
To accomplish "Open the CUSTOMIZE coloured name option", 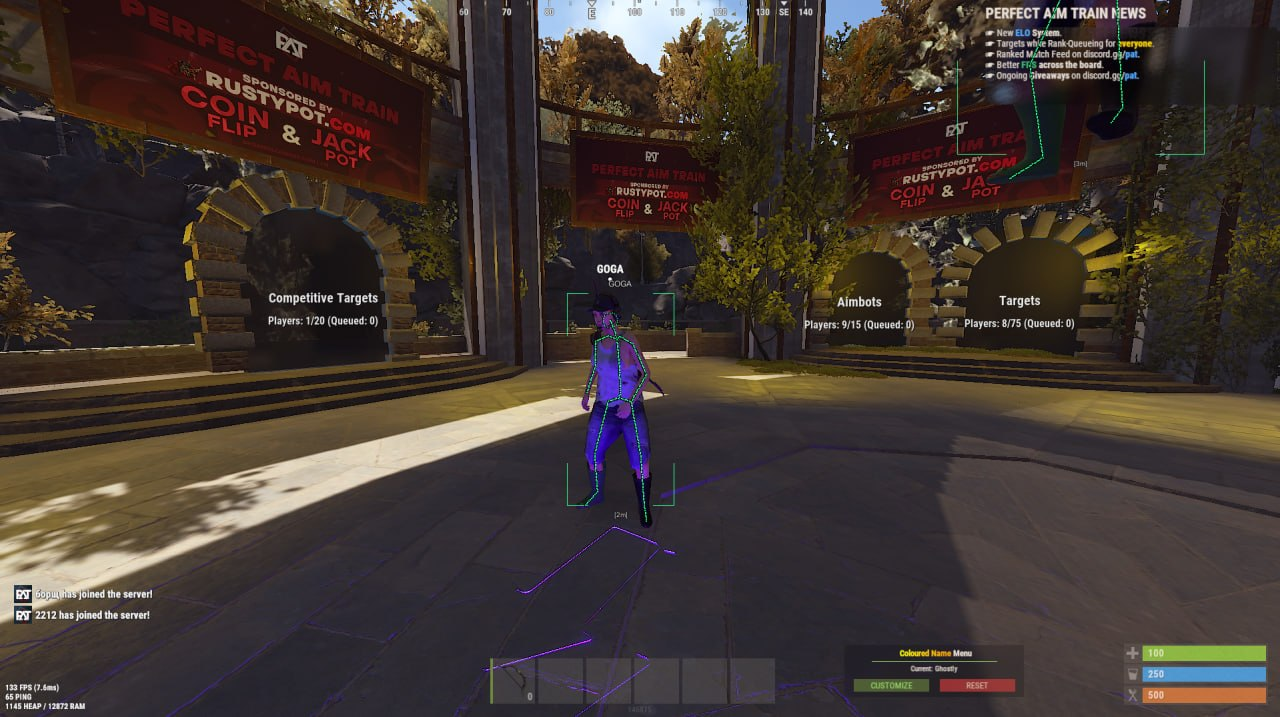I will 890,686.
